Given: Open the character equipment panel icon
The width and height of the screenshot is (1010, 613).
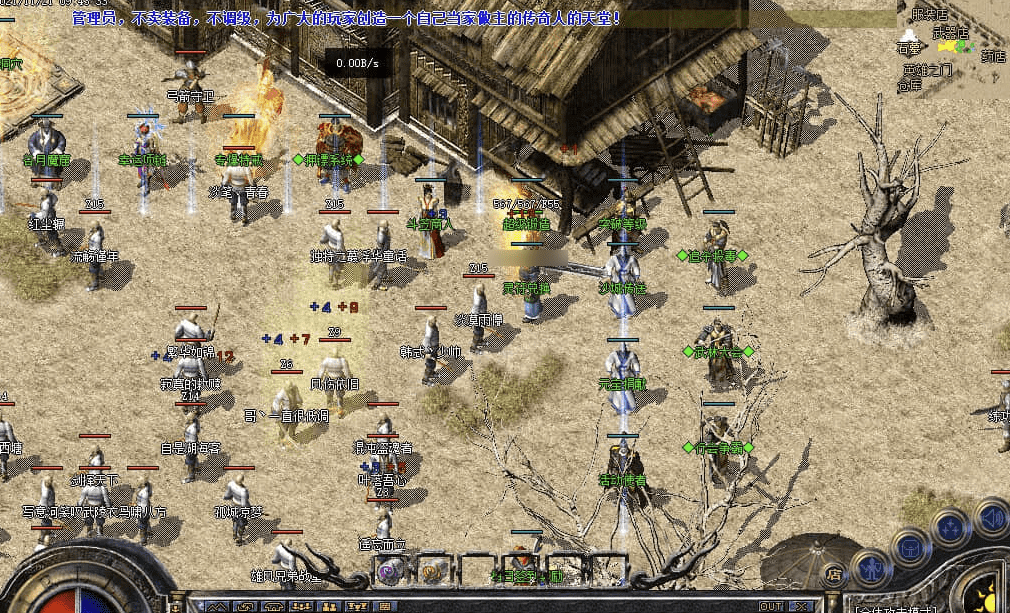Looking at the screenshot, I should [x=871, y=569].
